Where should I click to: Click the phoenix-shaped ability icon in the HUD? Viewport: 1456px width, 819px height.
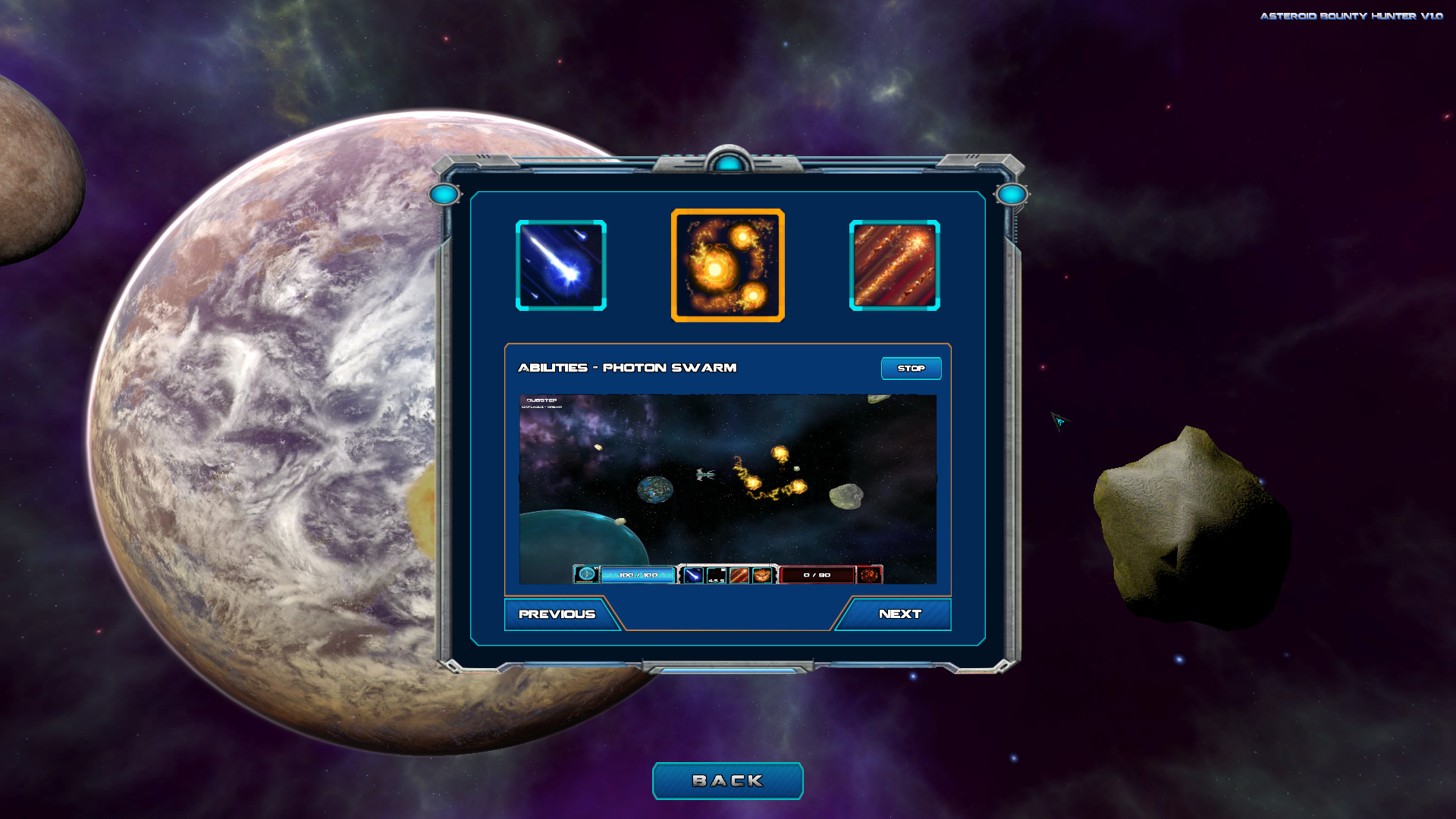tap(763, 575)
